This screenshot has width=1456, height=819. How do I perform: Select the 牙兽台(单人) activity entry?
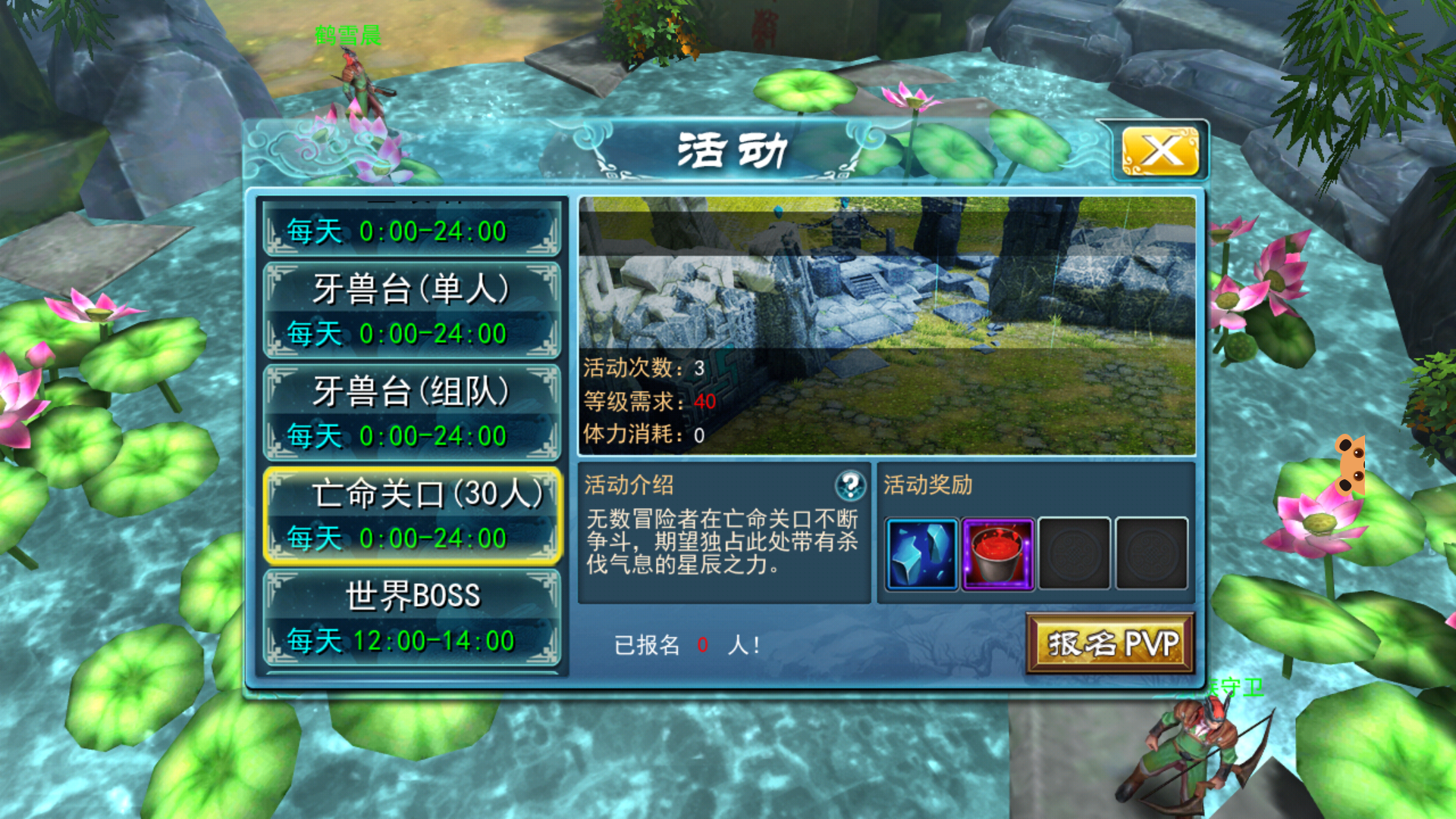point(412,310)
